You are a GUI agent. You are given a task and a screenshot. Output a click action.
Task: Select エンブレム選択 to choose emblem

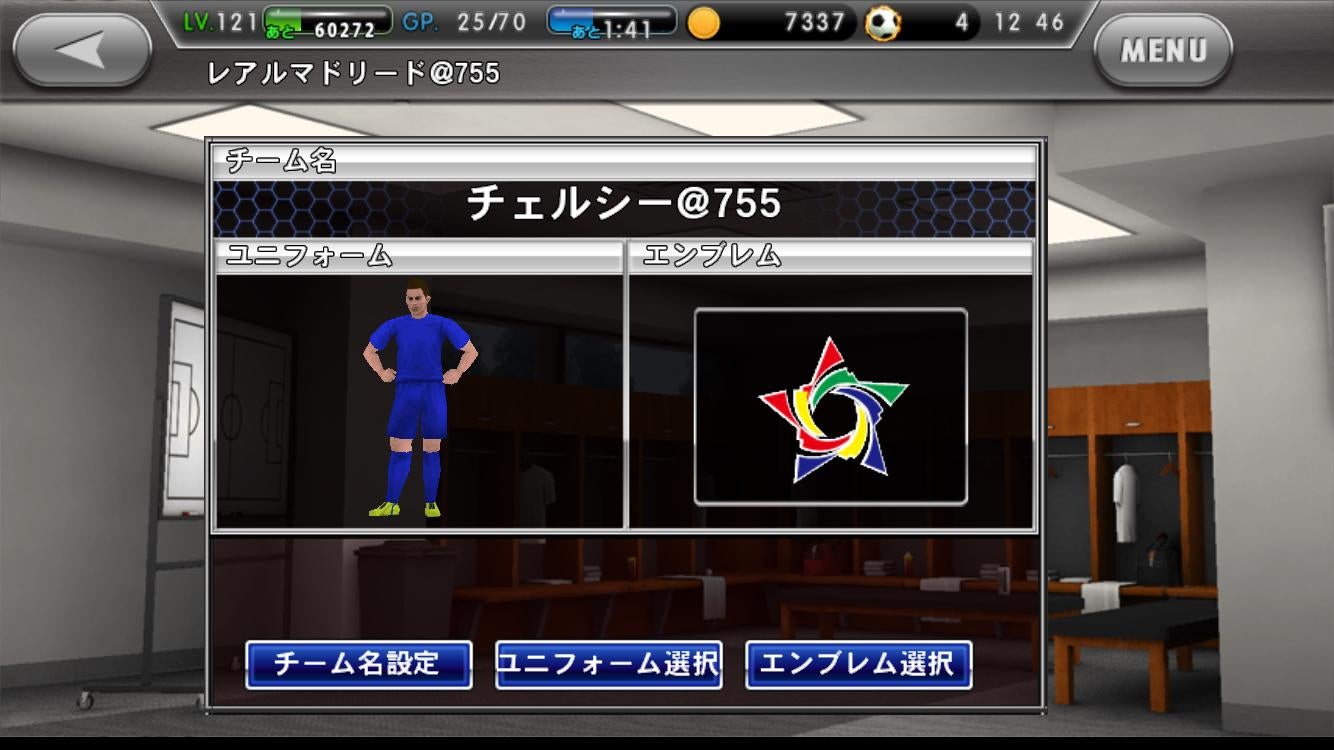(857, 663)
